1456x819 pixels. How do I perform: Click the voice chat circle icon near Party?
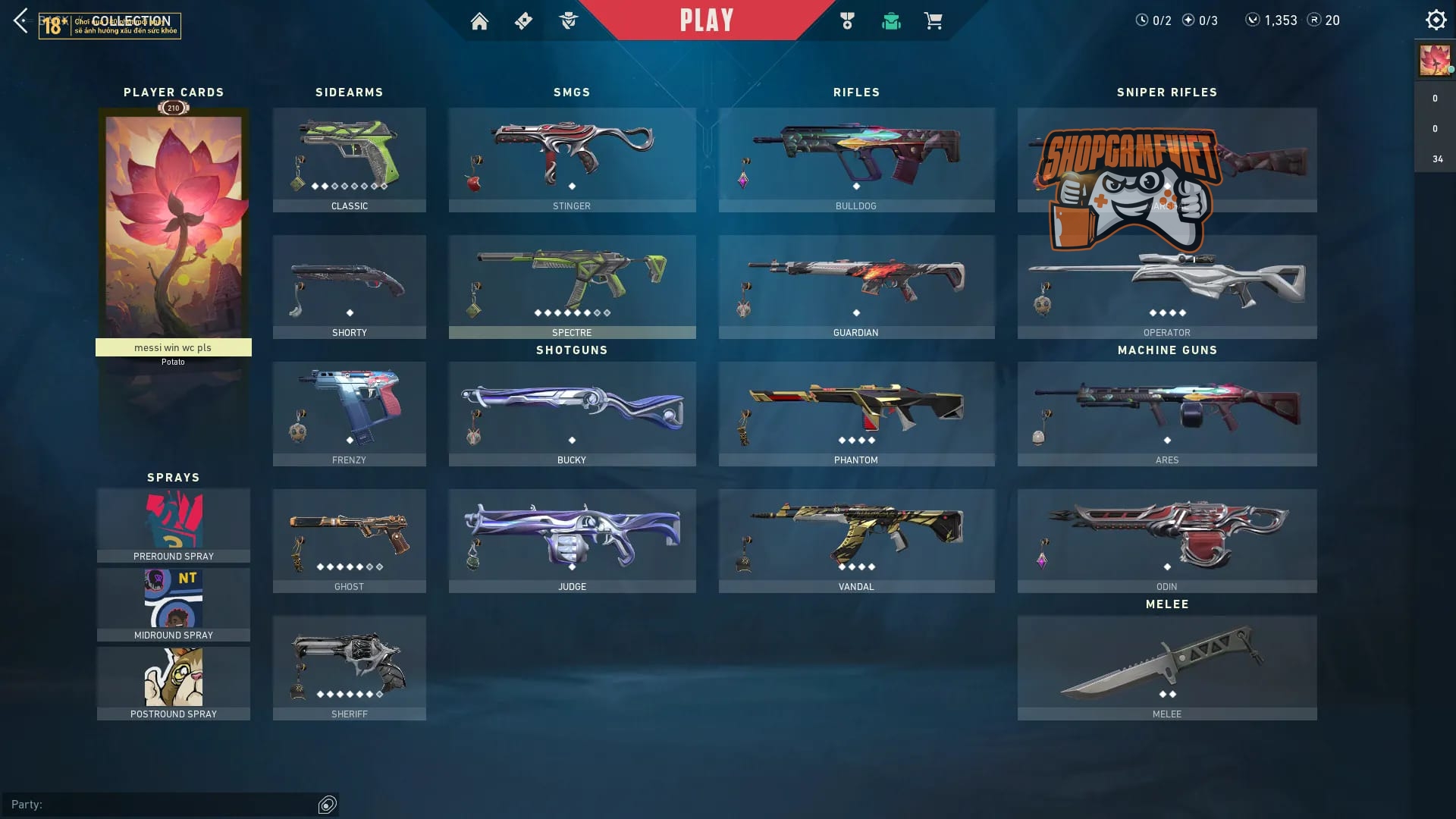click(328, 805)
